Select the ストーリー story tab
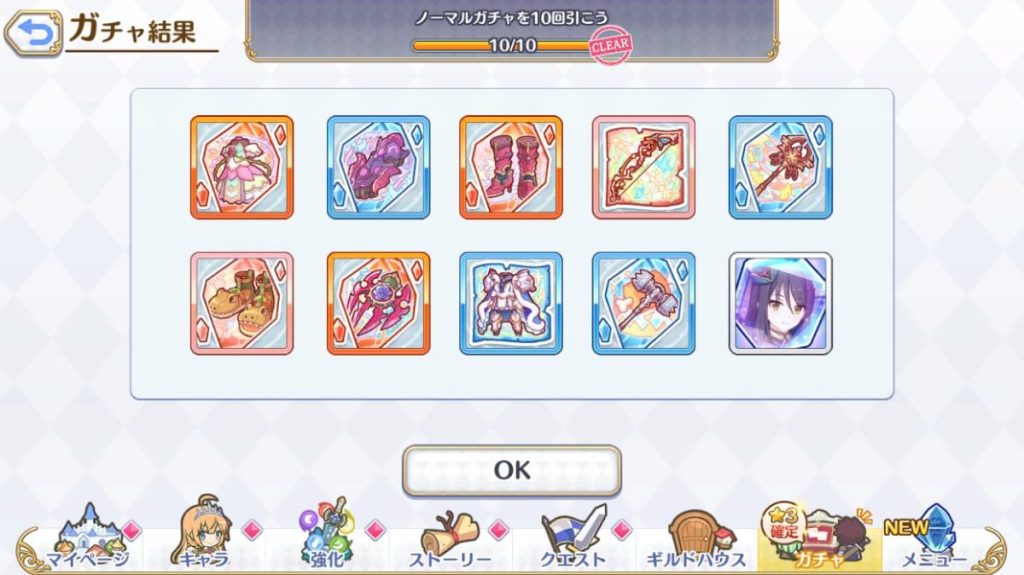The height and width of the screenshot is (575, 1024). coord(449,538)
